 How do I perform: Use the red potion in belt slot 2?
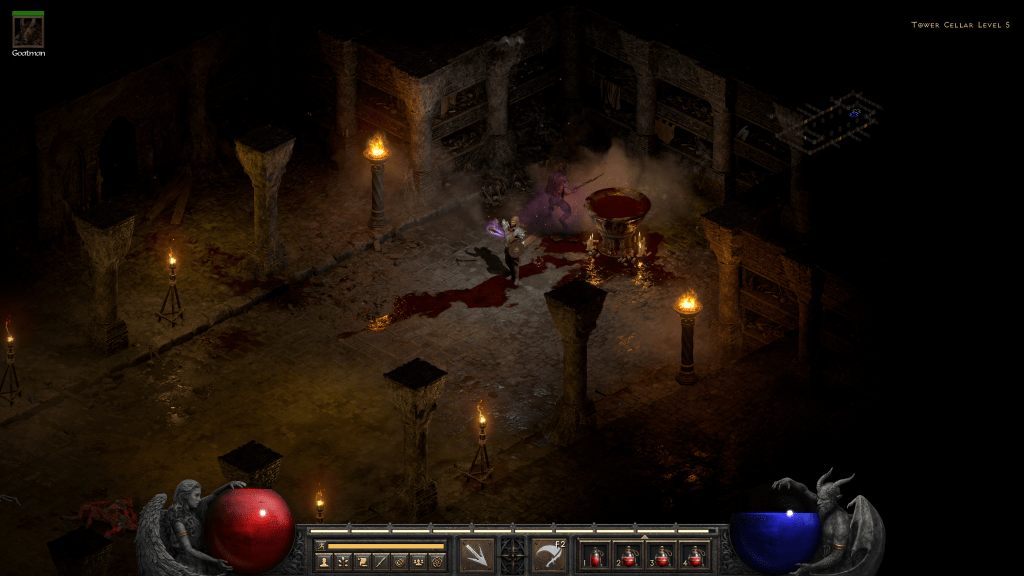coord(629,556)
